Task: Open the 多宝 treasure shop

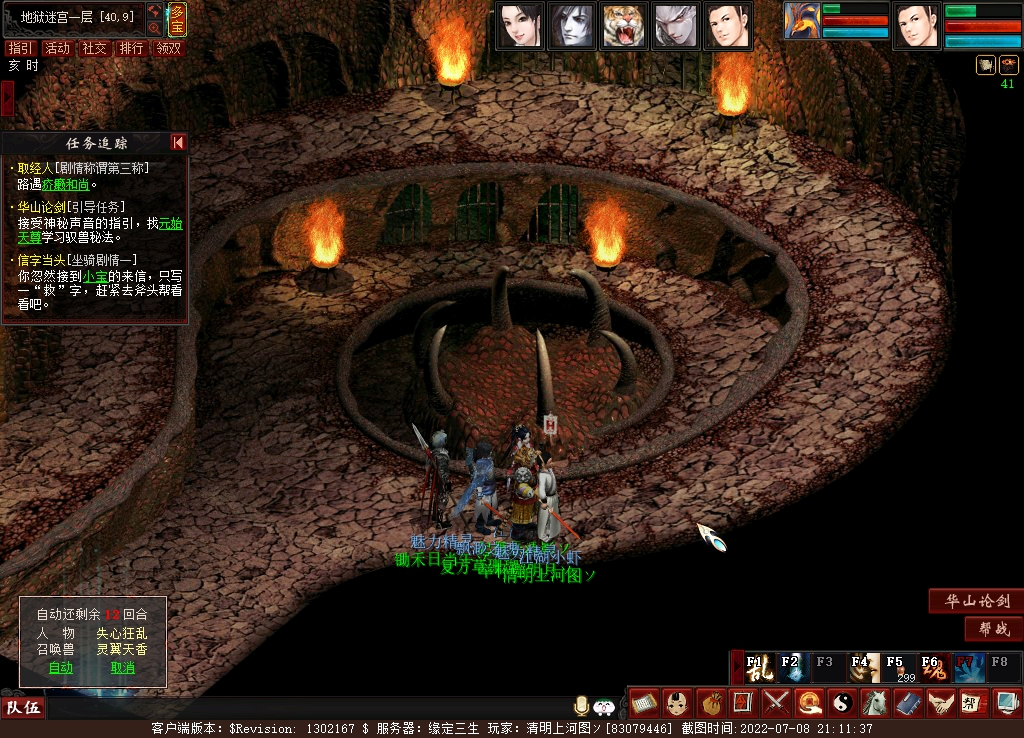Action: click(177, 19)
